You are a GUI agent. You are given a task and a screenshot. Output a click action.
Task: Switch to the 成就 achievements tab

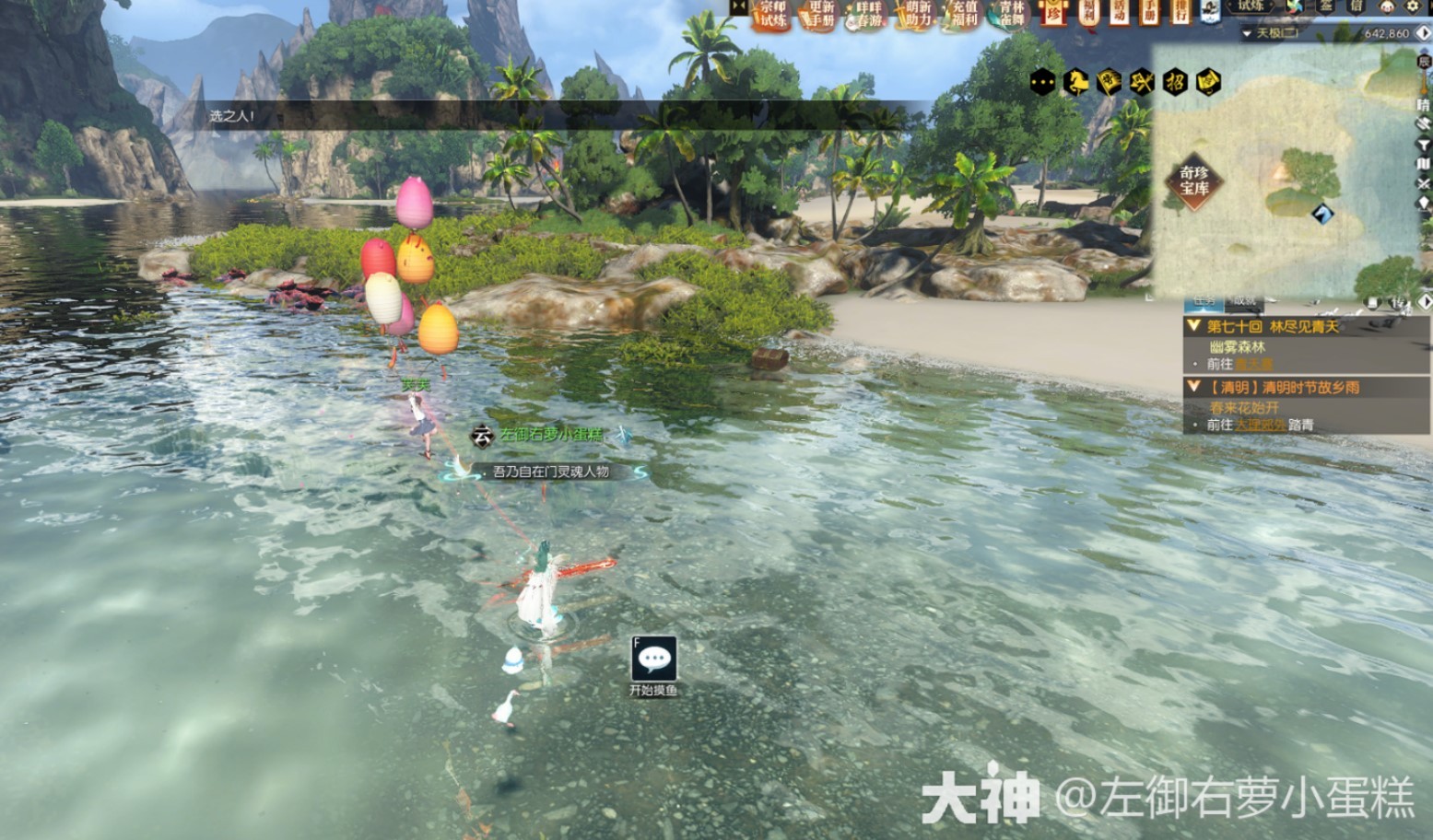1243,301
